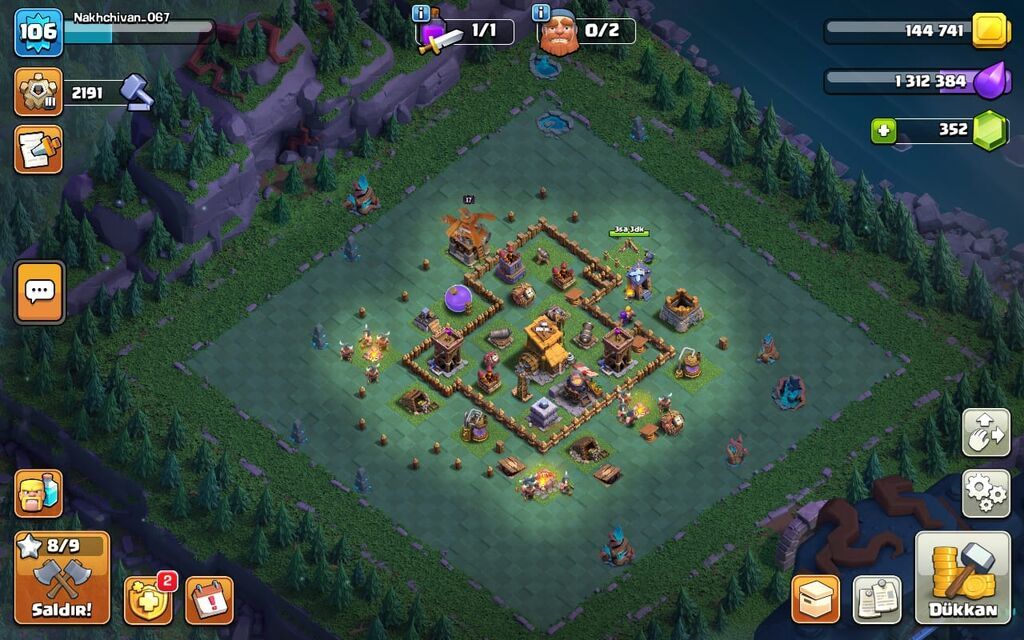Open the scroll and quill log button
This screenshot has width=1024, height=640.
click(x=38, y=150)
